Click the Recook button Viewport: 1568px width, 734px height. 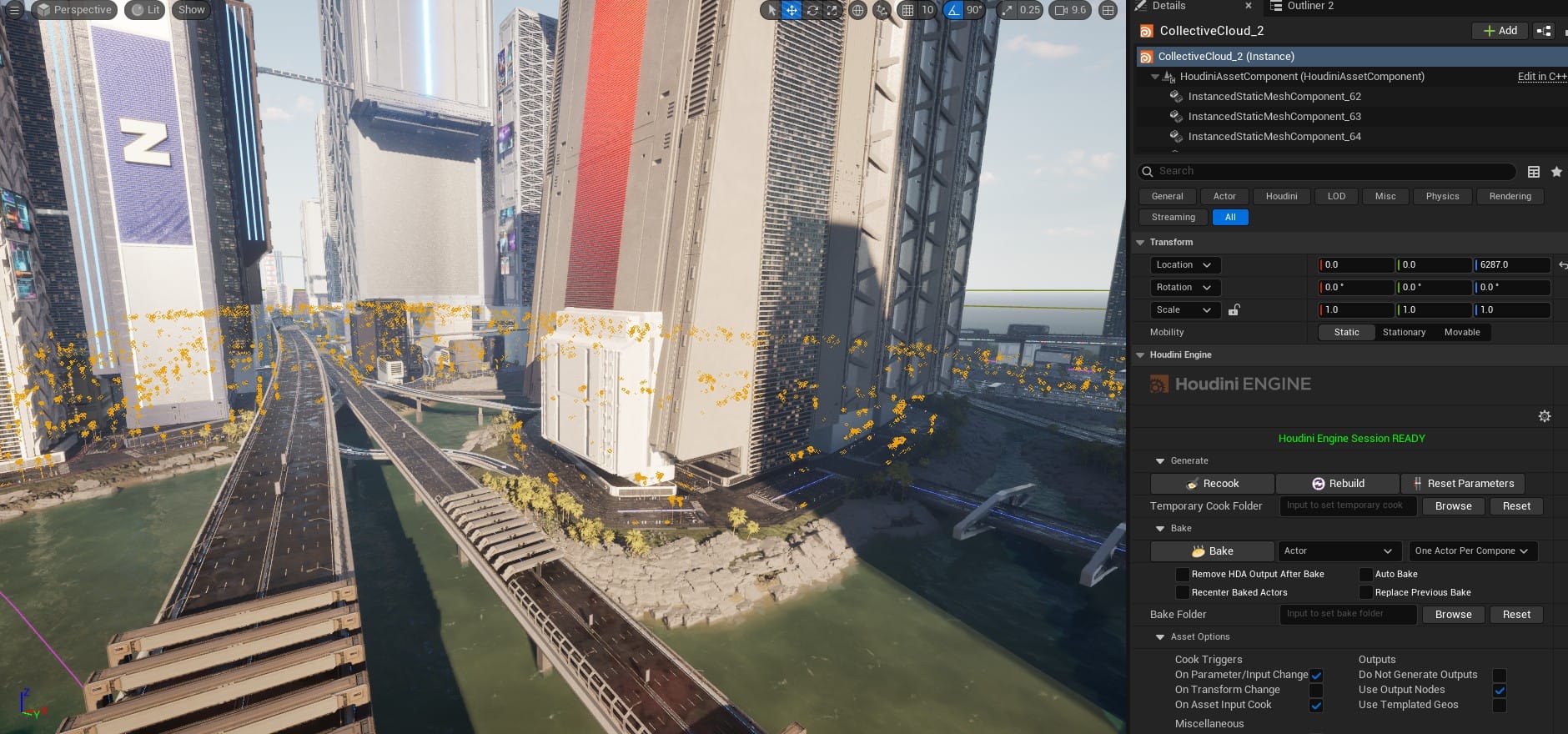coord(1212,484)
